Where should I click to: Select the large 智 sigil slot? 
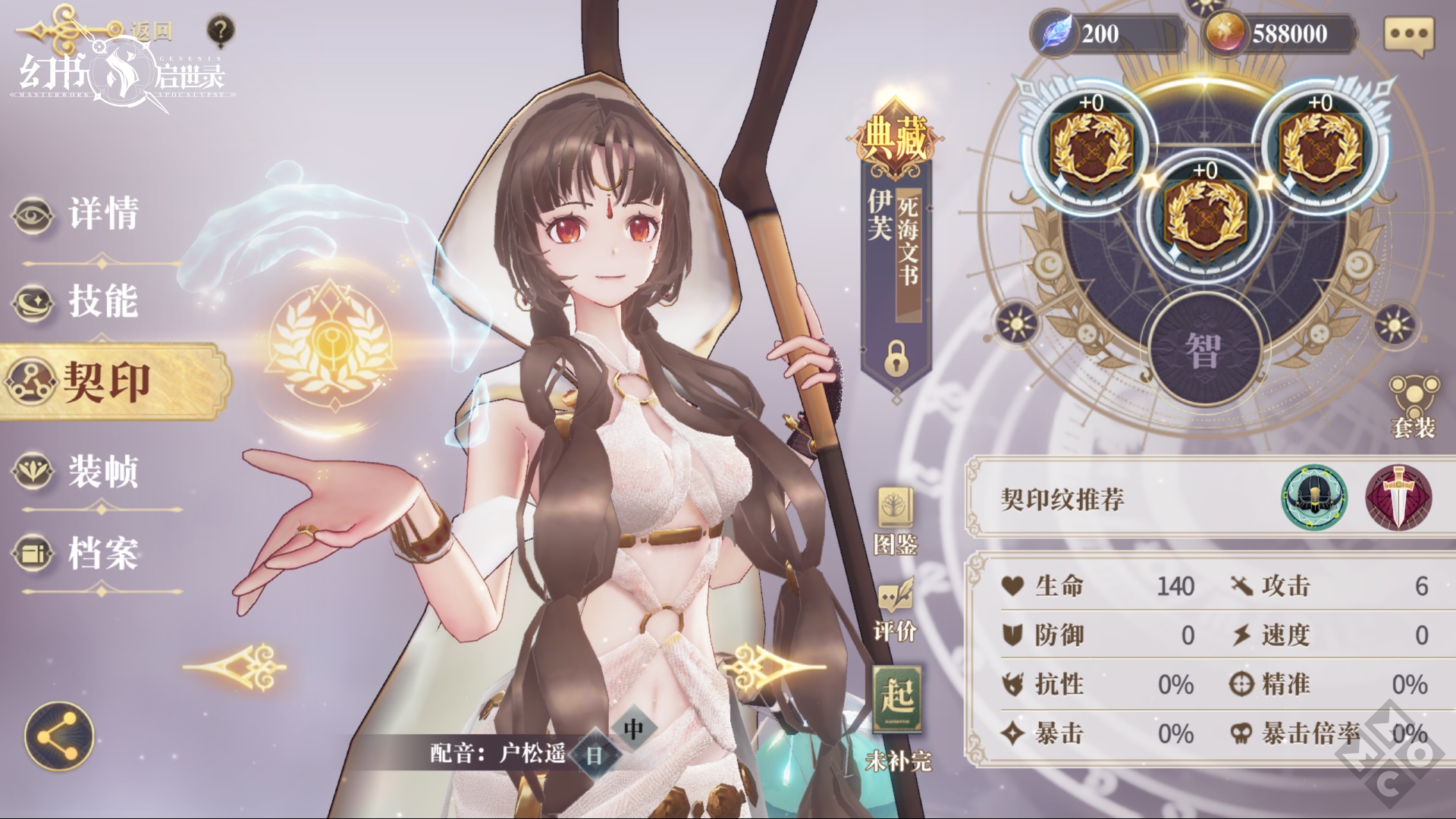coord(1204,350)
